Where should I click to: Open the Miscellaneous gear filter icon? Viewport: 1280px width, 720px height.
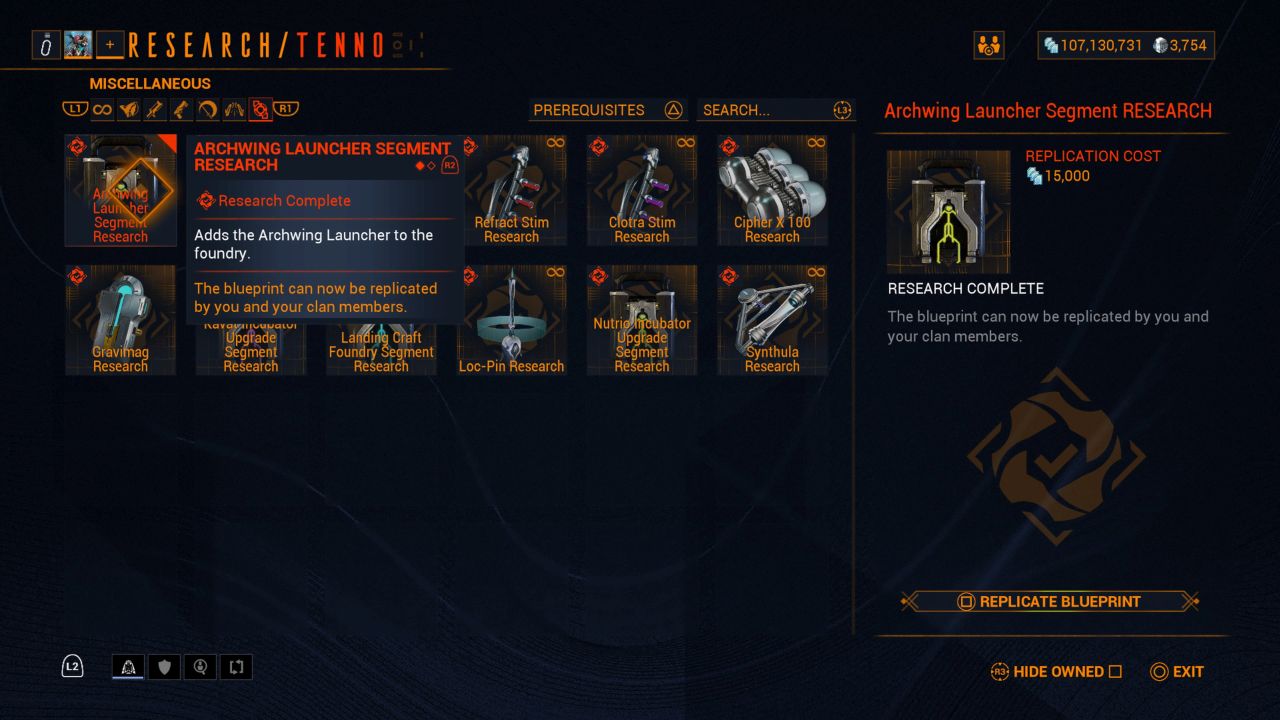coord(260,109)
